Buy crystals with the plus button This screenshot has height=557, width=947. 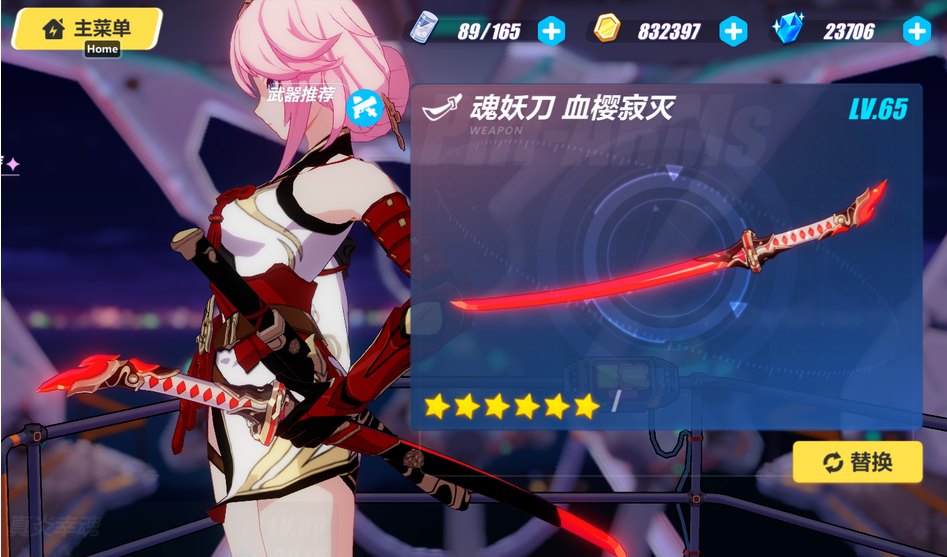pyautogui.click(x=916, y=31)
